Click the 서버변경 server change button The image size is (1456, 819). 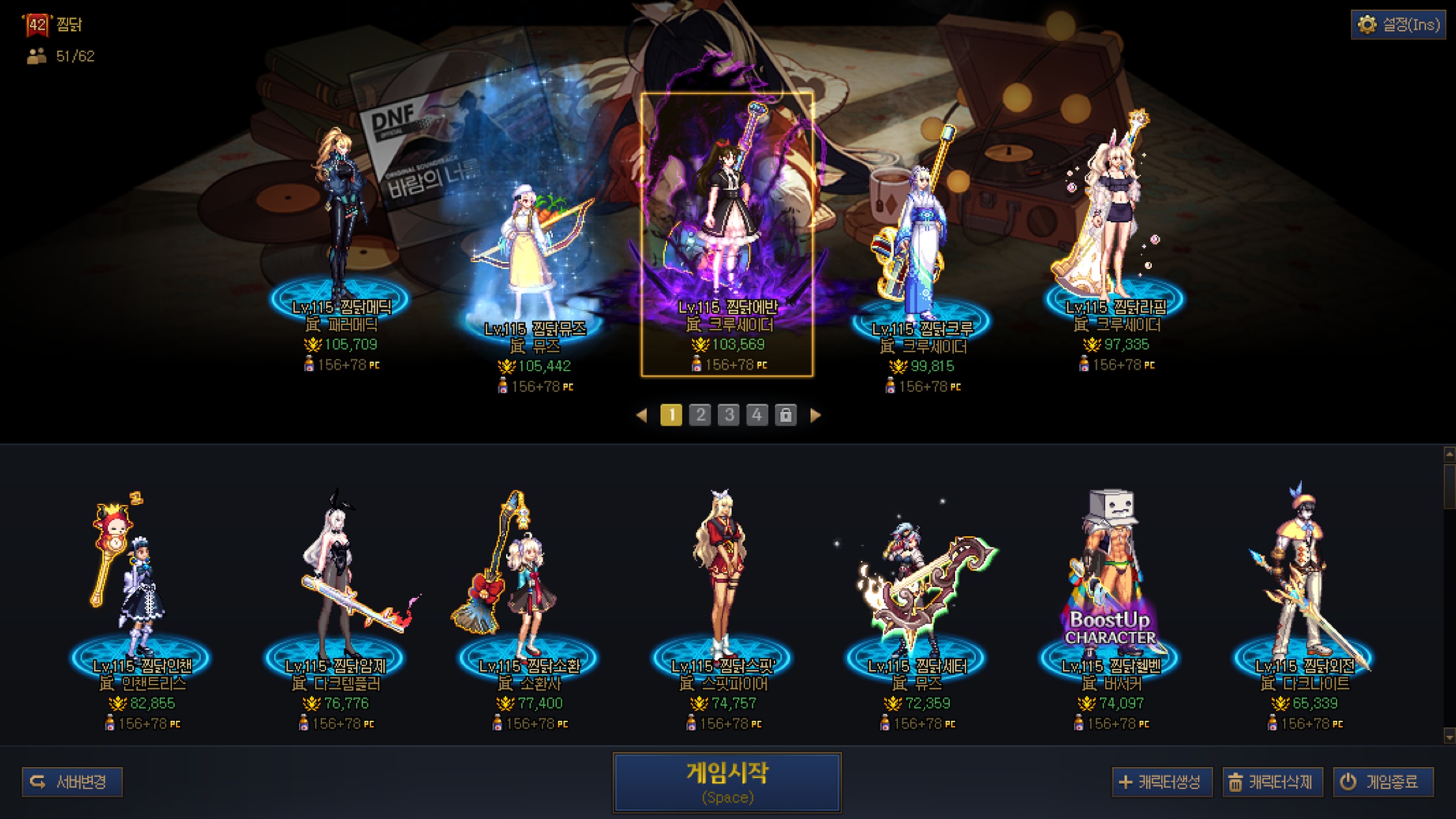coord(72,782)
